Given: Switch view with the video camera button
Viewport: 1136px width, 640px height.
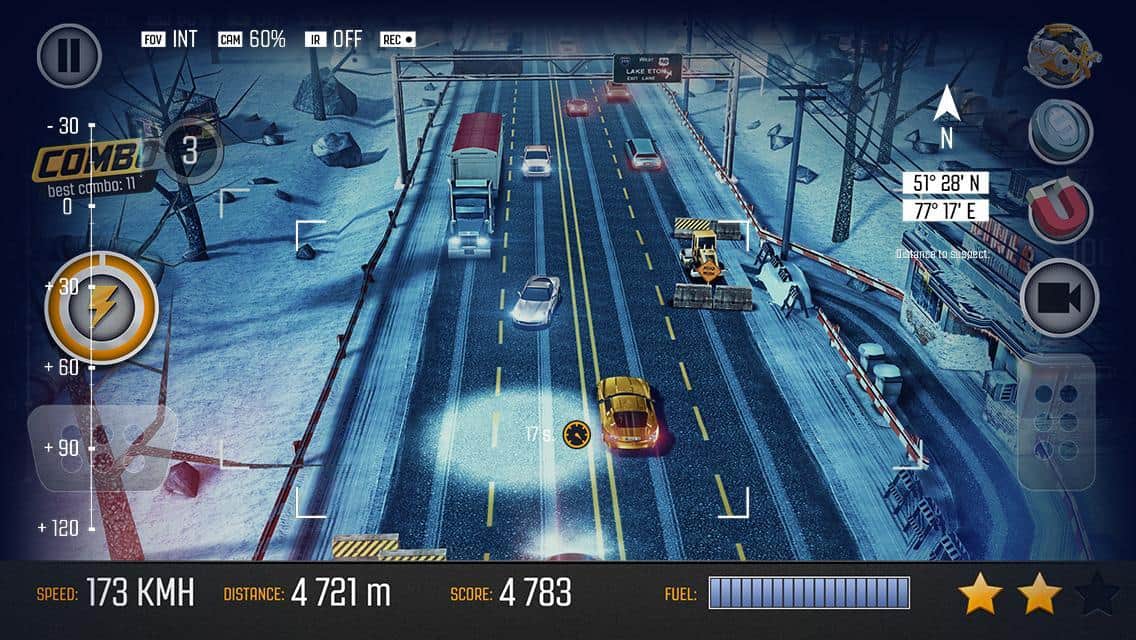Looking at the screenshot, I should pyautogui.click(x=1060, y=298).
